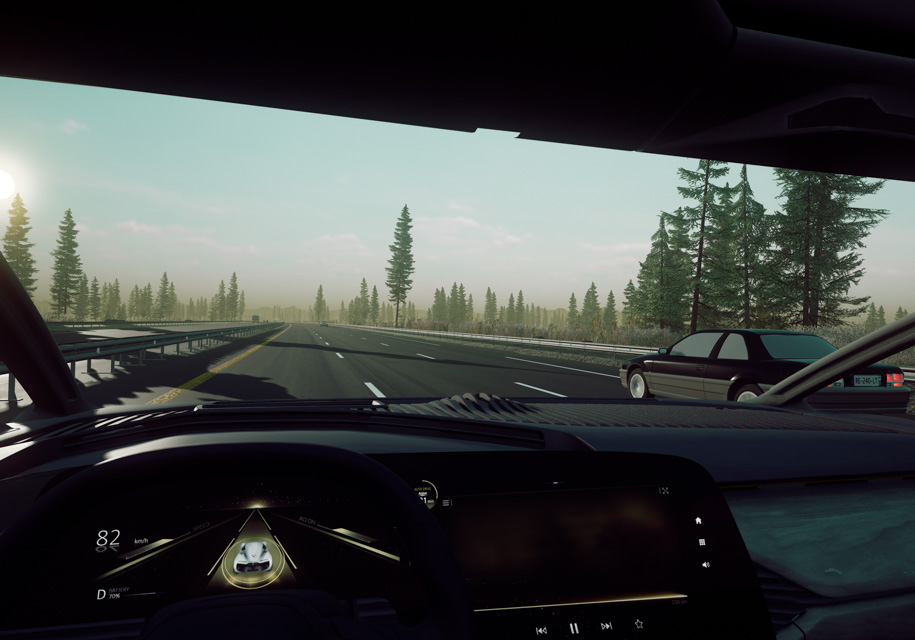Open the apps grid on the infotainment

(x=702, y=542)
